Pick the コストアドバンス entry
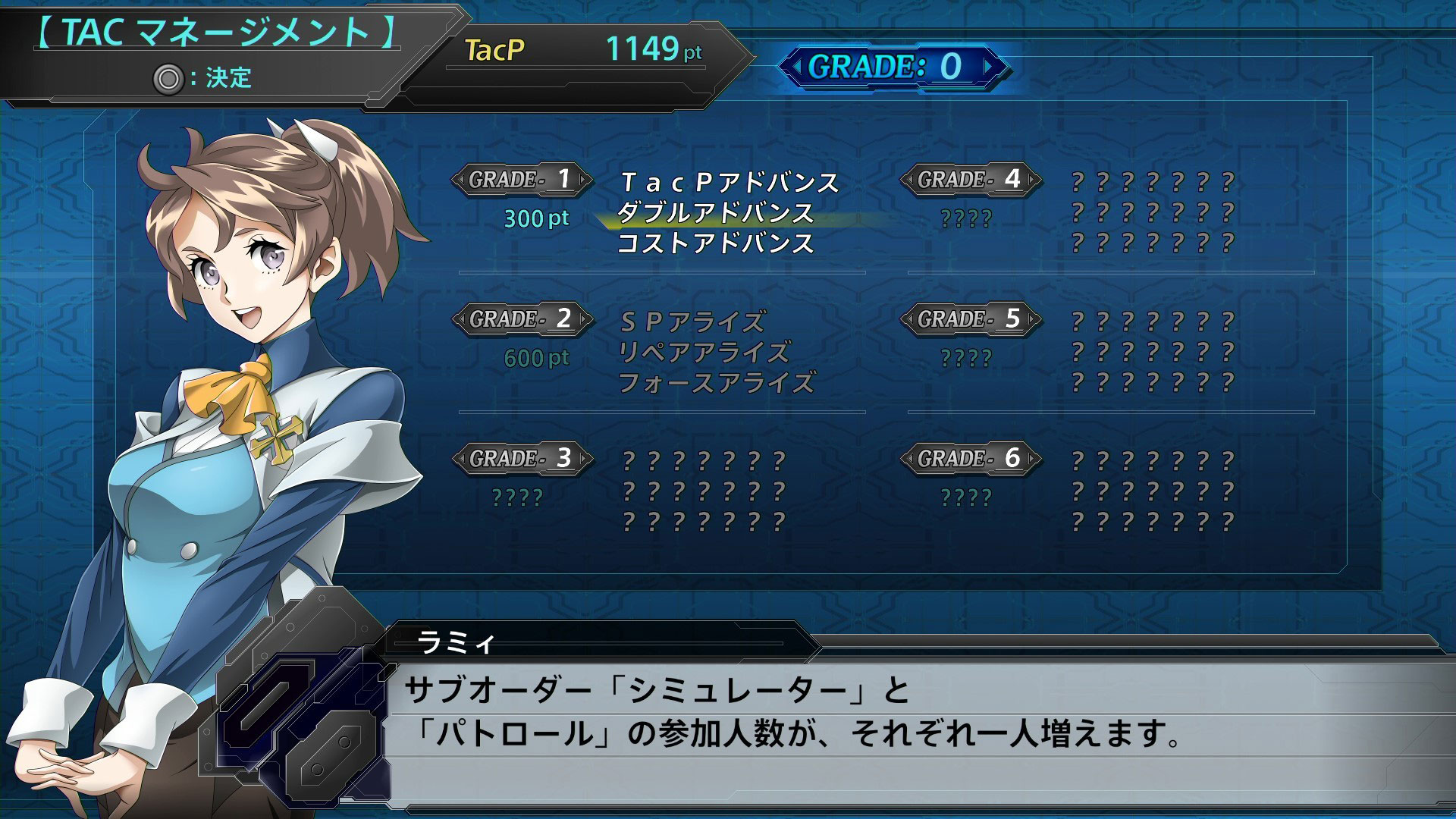Image resolution: width=1456 pixels, height=819 pixels. point(715,243)
